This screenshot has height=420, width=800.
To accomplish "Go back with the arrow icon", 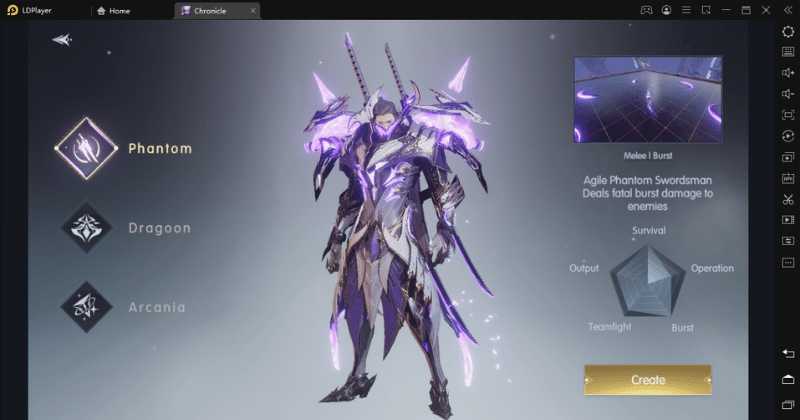I will click(62, 40).
